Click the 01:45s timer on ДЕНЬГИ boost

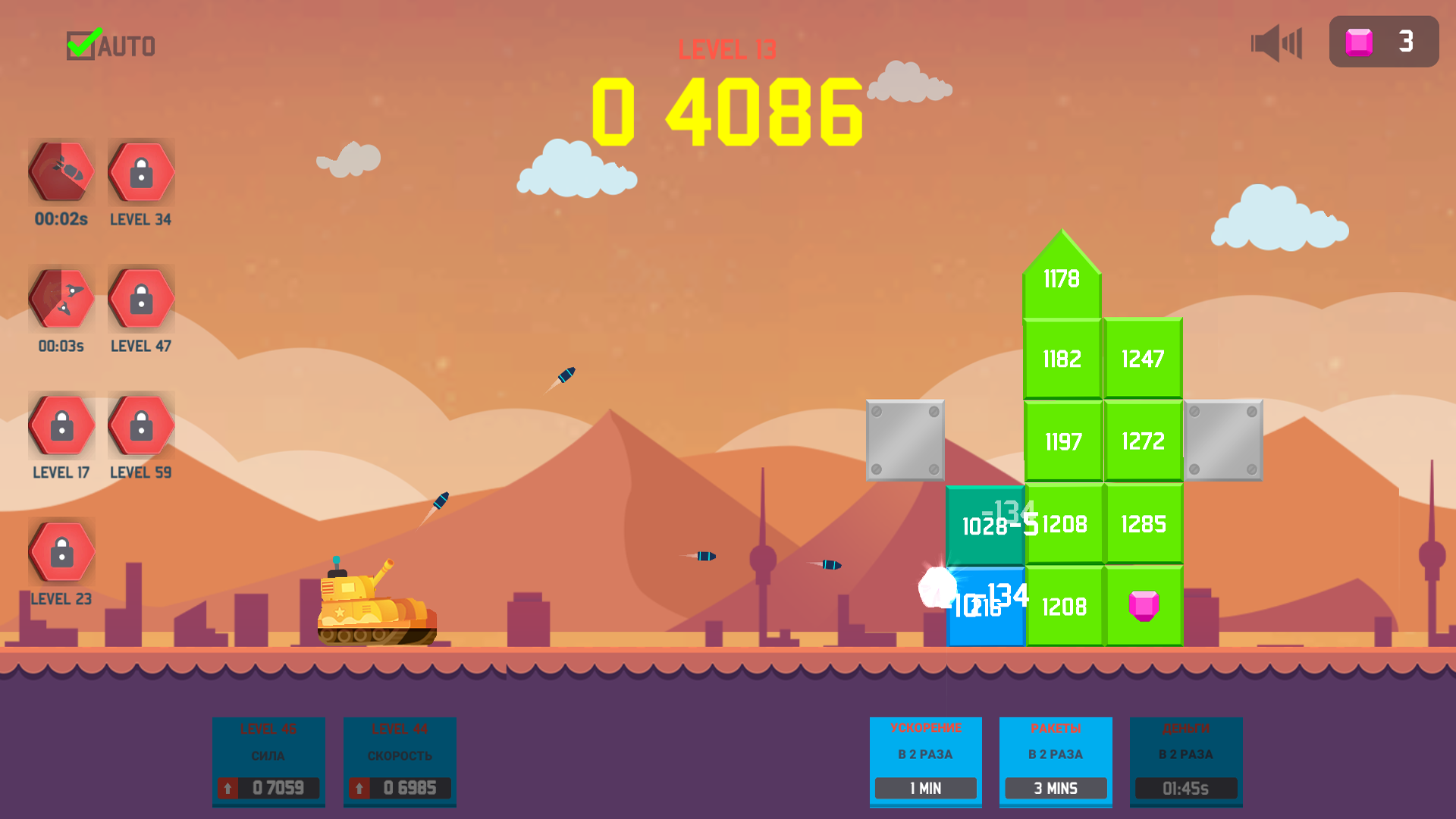pos(1186,788)
